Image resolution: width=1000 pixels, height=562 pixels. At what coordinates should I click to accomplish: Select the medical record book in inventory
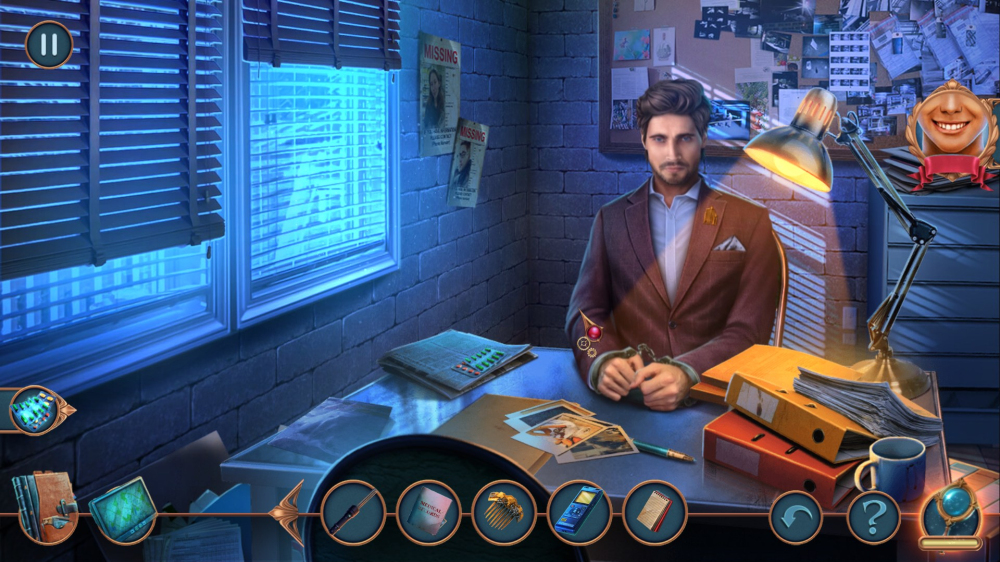click(428, 512)
